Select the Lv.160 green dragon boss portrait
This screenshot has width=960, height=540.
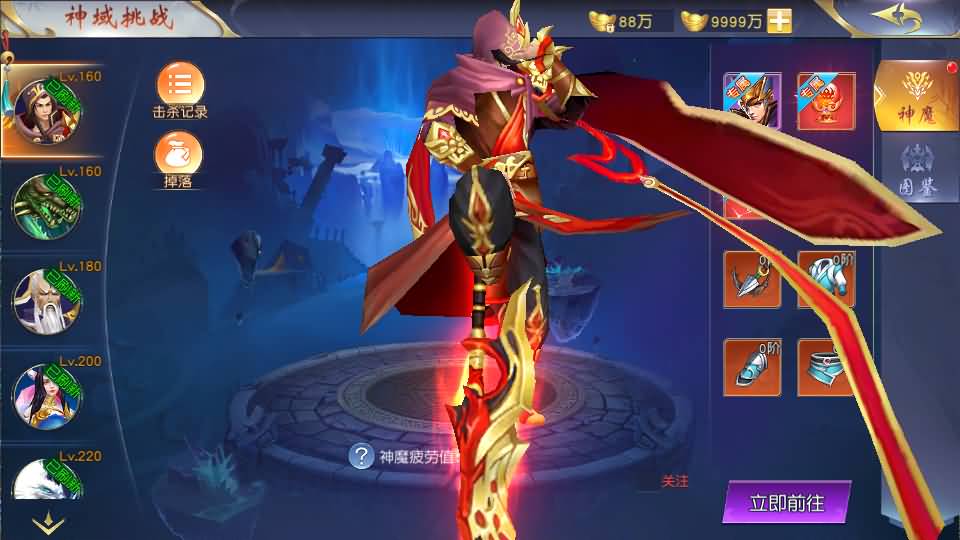click(46, 205)
